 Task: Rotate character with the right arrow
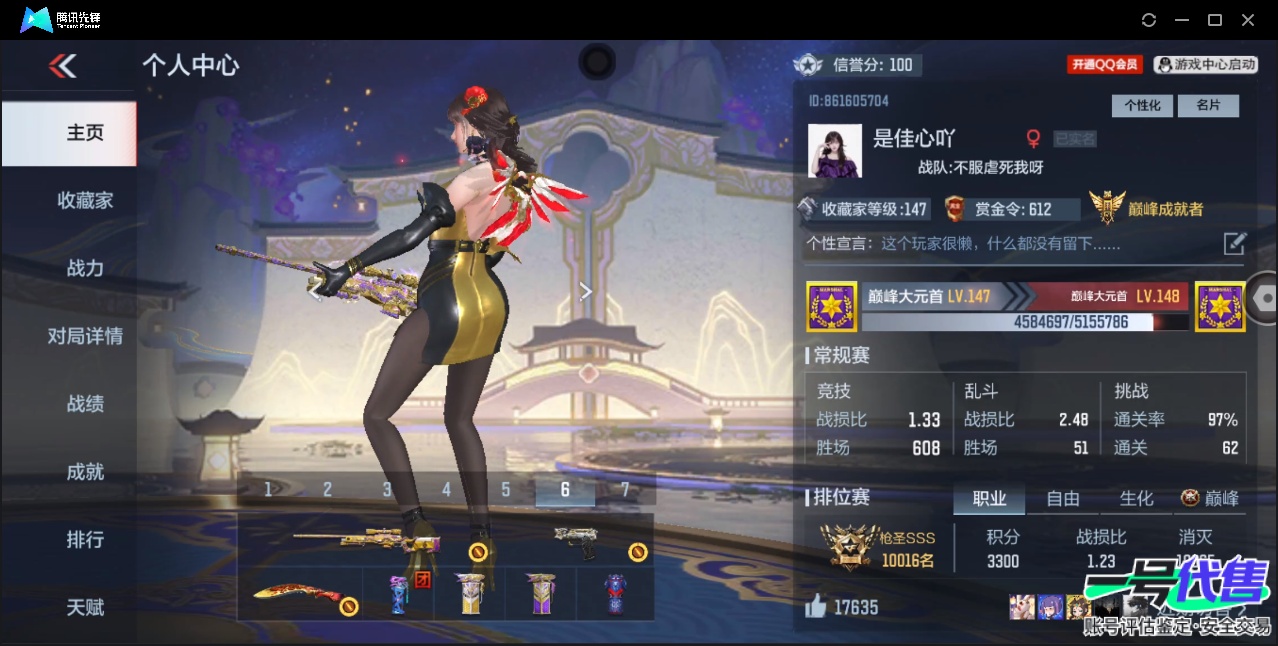[x=586, y=291]
